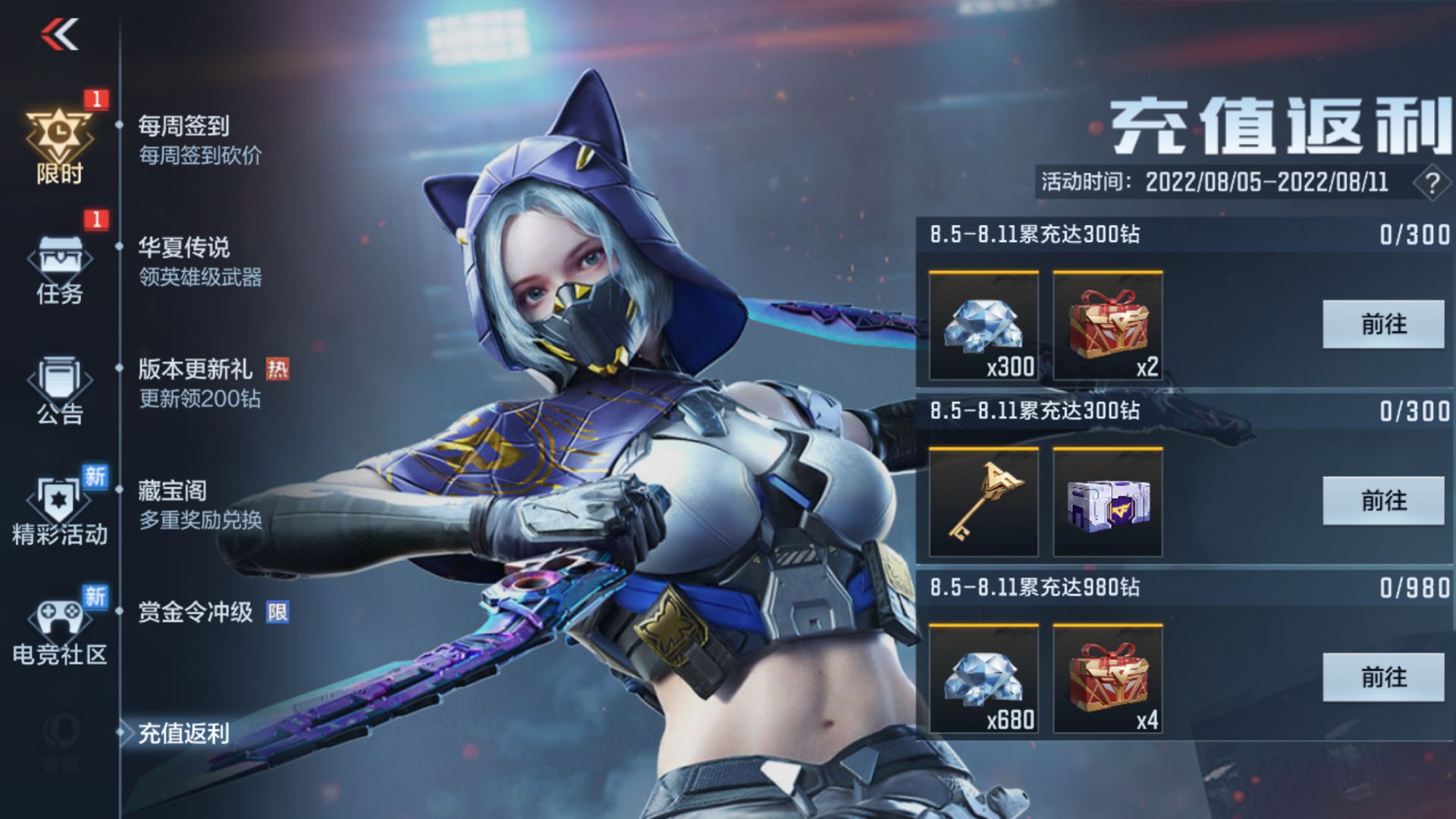This screenshot has width=1456, height=819.
Task: Inspect the x300 diamonds reward icon
Action: point(984,326)
